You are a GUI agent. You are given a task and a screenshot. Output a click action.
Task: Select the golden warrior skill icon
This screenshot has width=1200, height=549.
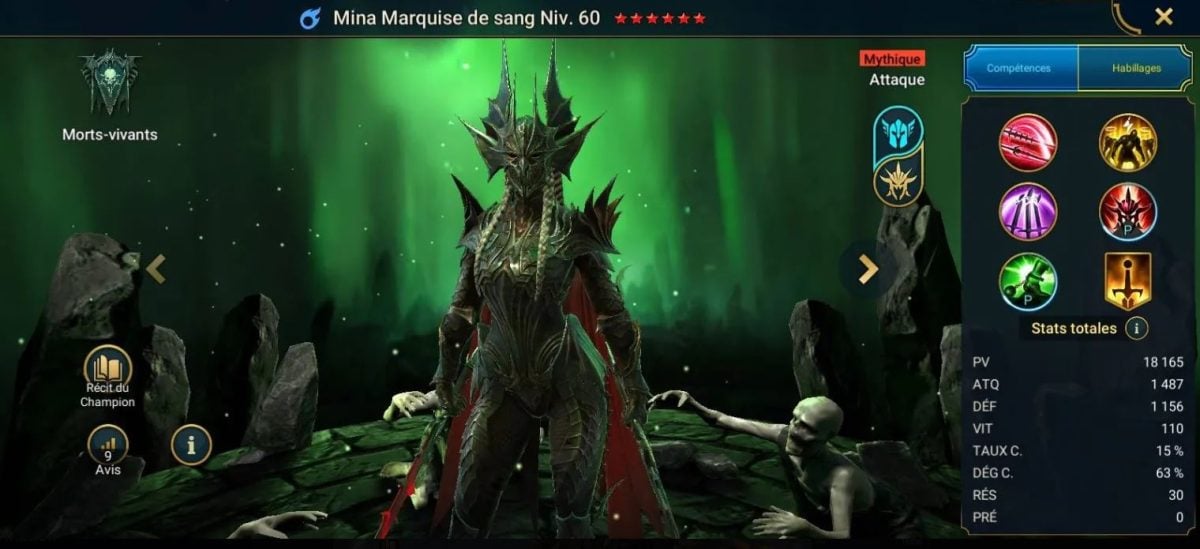click(1128, 142)
